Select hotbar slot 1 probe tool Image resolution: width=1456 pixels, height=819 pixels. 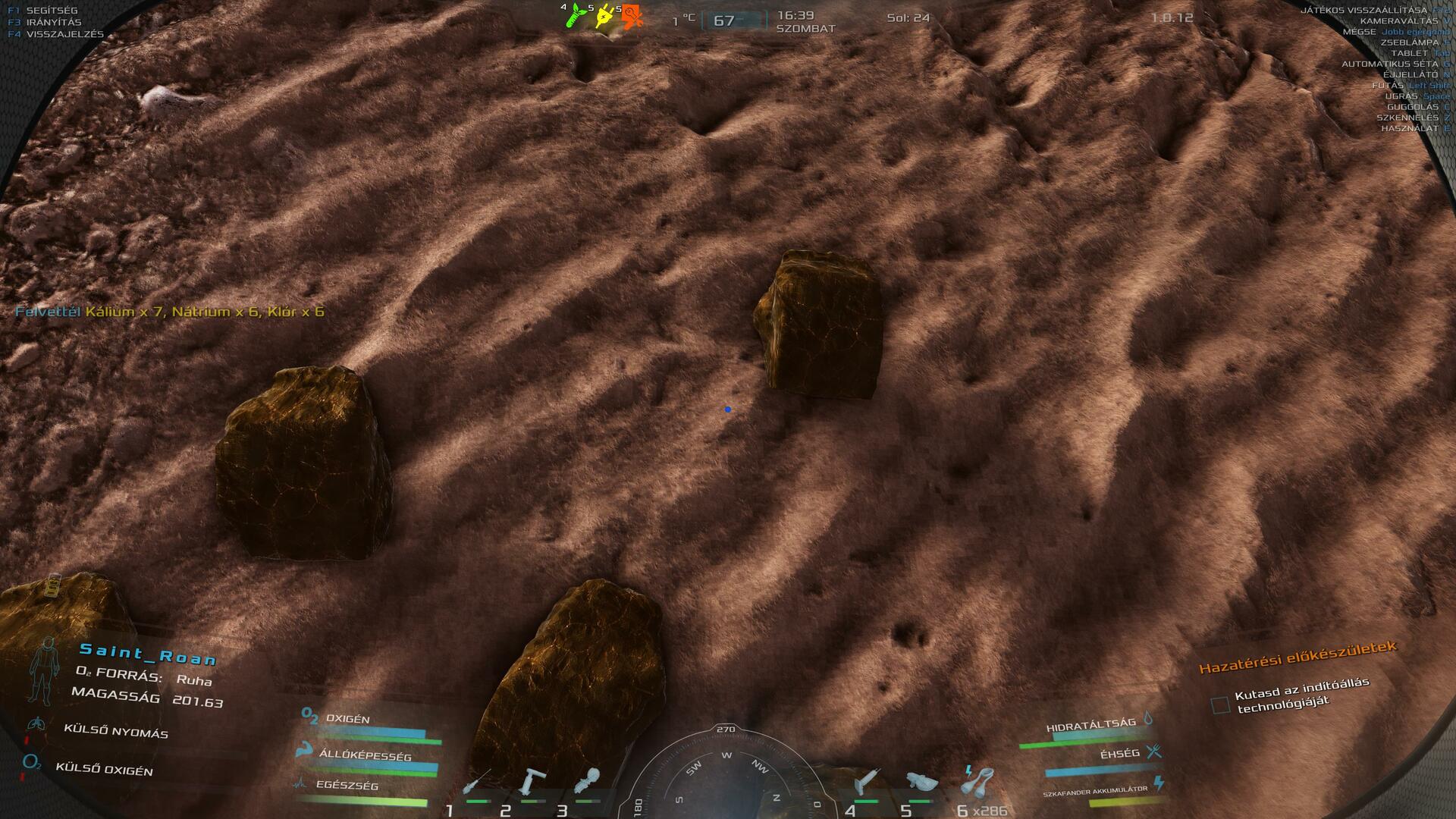point(478,782)
